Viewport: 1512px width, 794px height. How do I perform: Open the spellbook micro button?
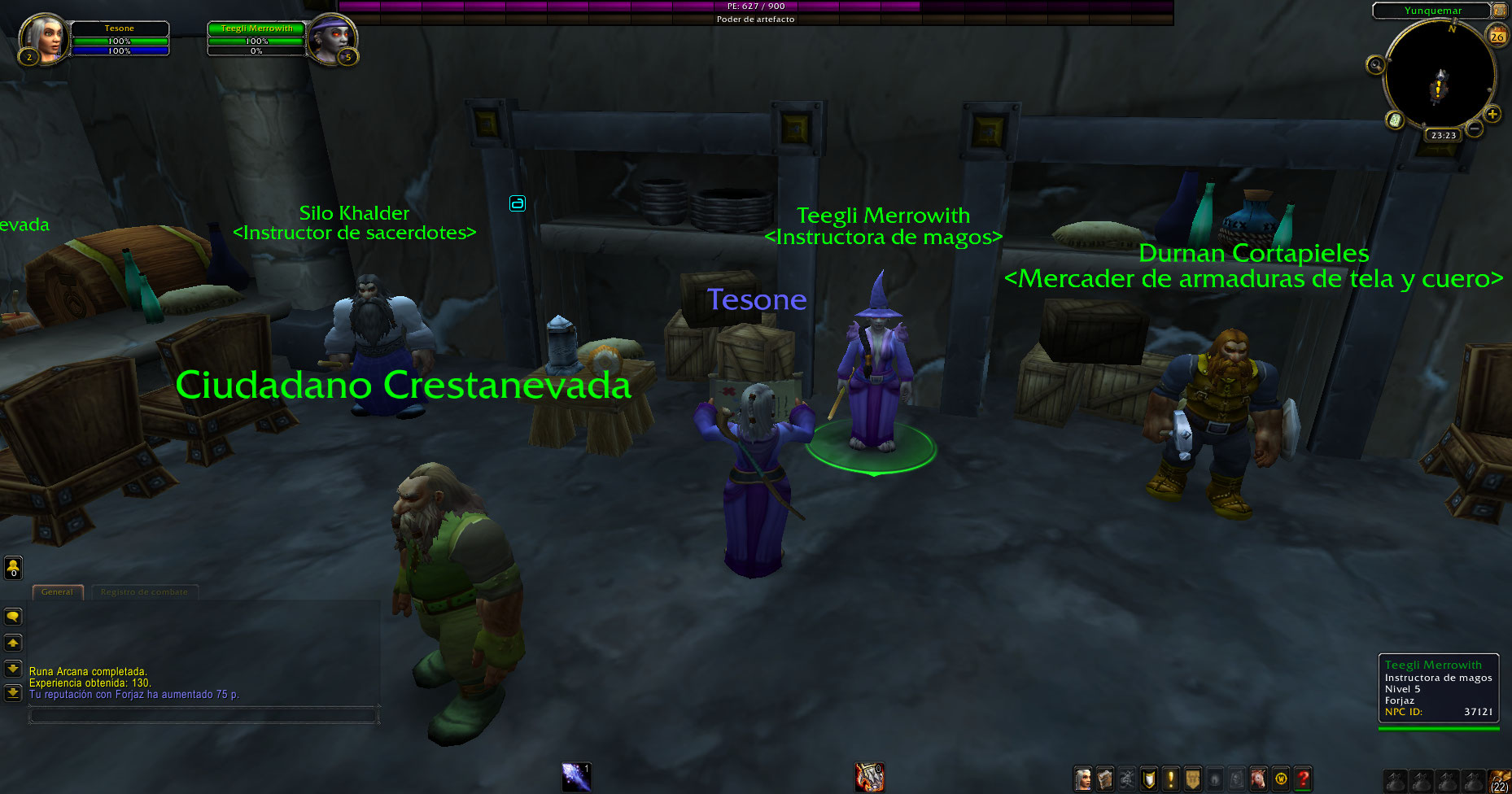(1104, 779)
